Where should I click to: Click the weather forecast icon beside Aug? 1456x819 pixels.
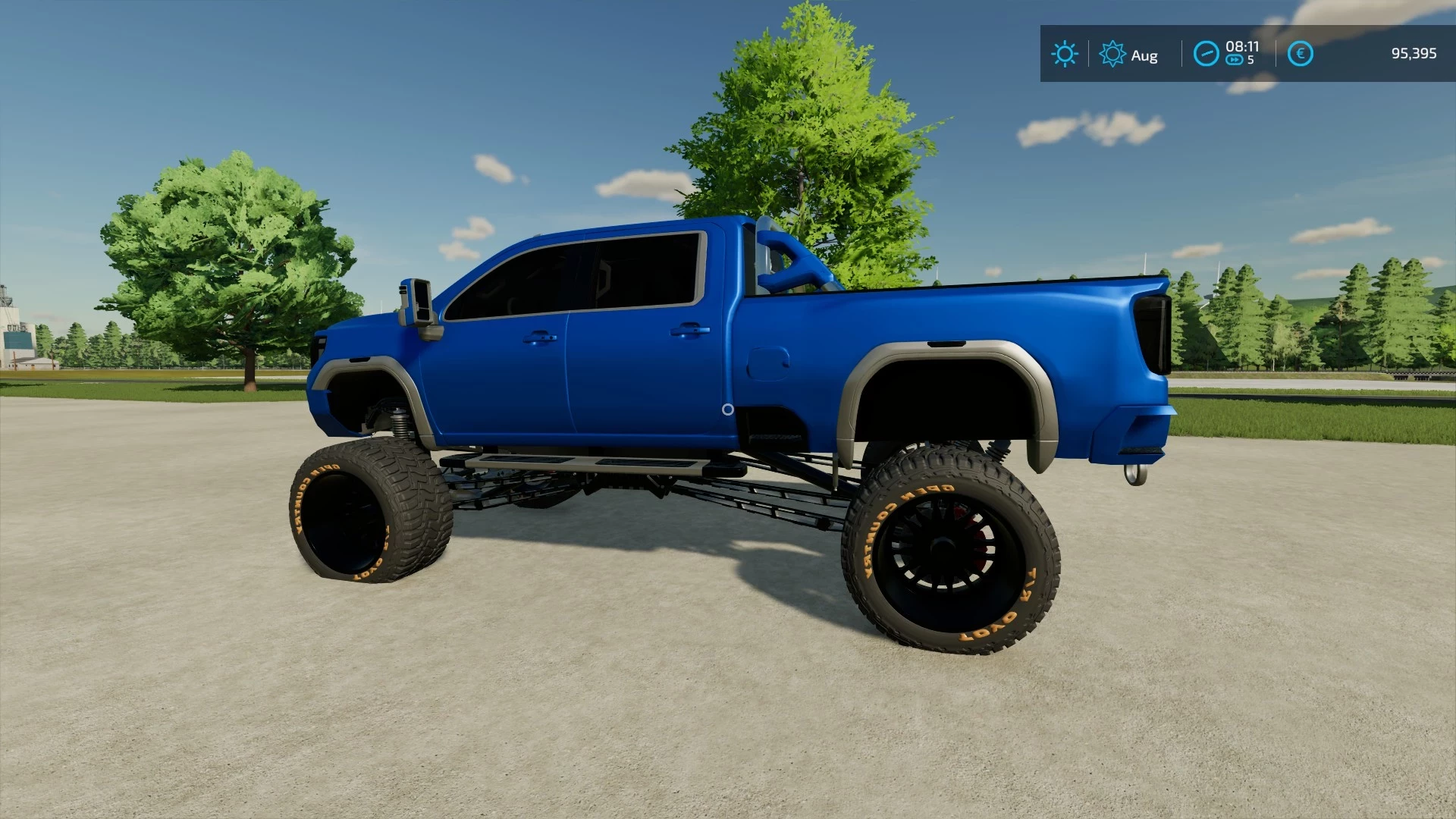click(x=1112, y=54)
